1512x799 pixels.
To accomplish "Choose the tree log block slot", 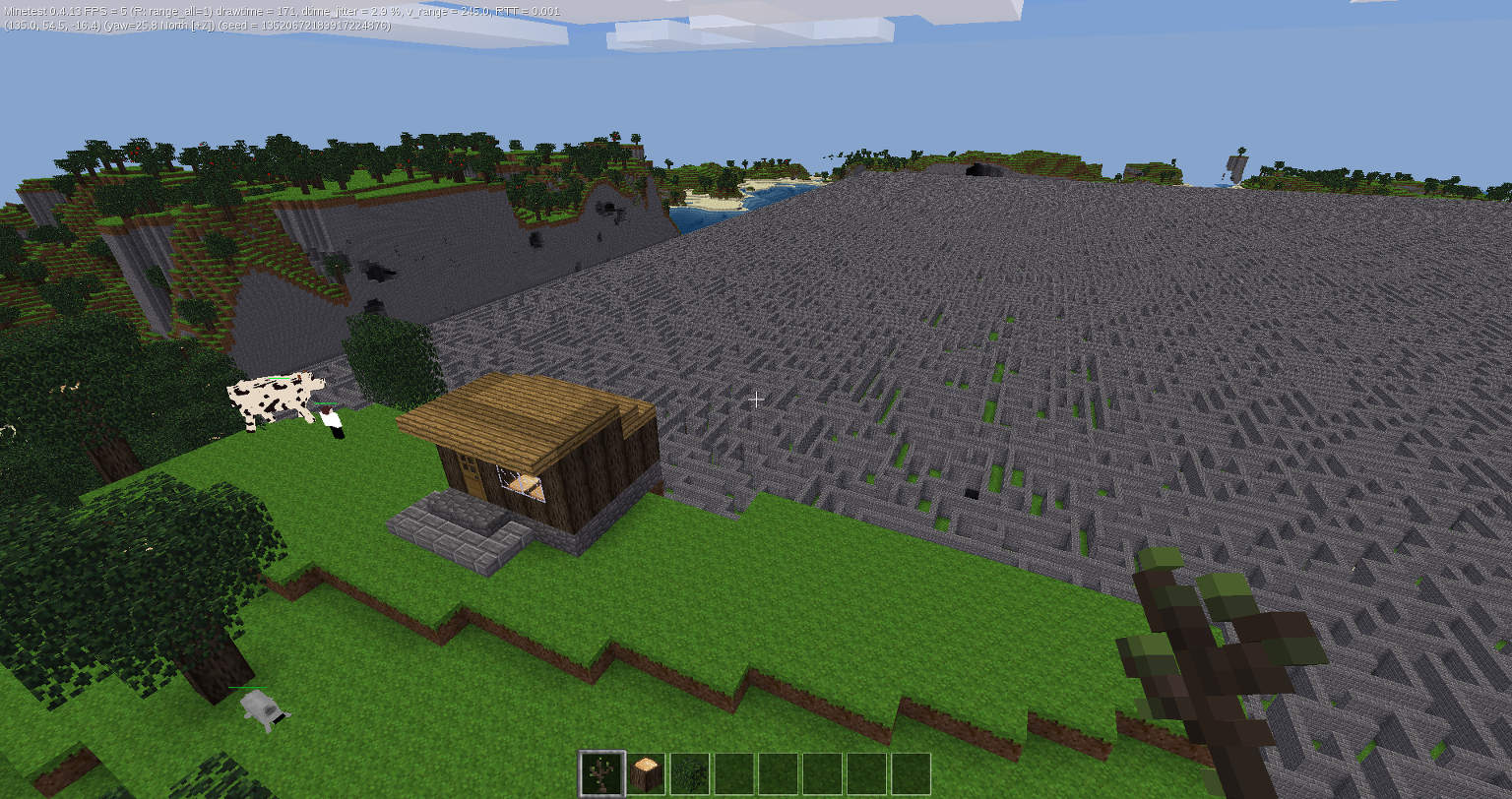I will [647, 773].
